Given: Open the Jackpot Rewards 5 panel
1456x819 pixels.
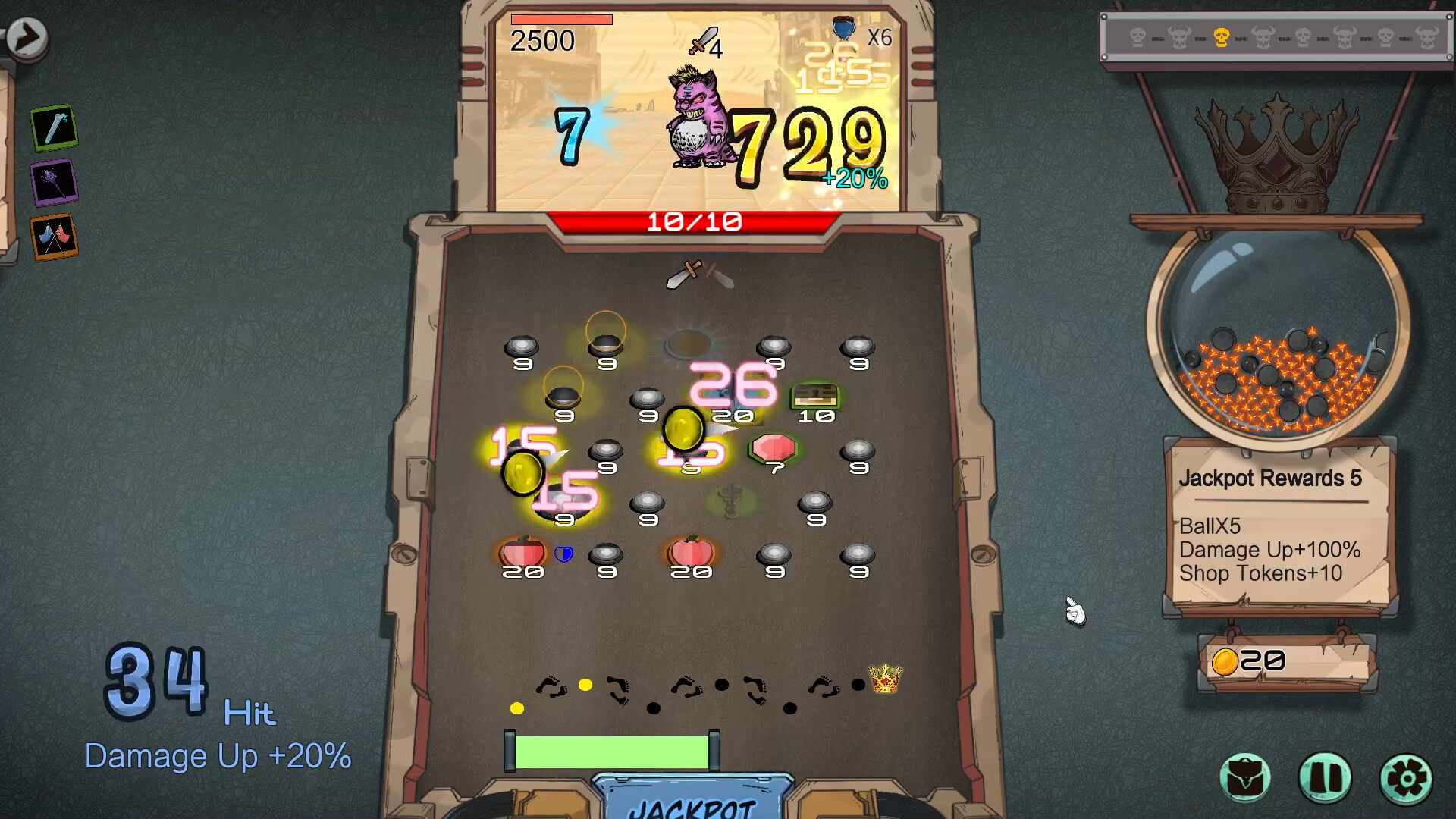Looking at the screenshot, I should (1278, 527).
